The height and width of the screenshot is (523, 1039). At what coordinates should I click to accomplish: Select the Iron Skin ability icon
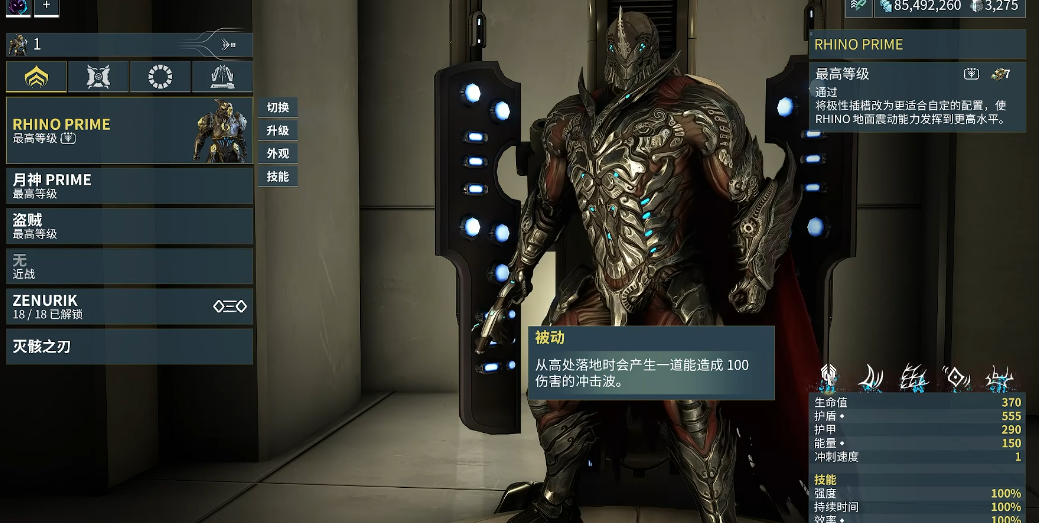(x=913, y=378)
